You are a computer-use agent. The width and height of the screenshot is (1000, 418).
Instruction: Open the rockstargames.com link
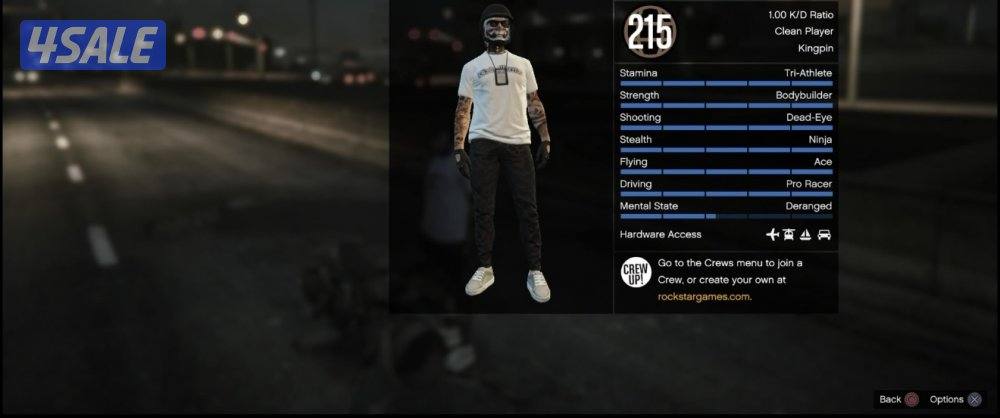click(x=704, y=296)
